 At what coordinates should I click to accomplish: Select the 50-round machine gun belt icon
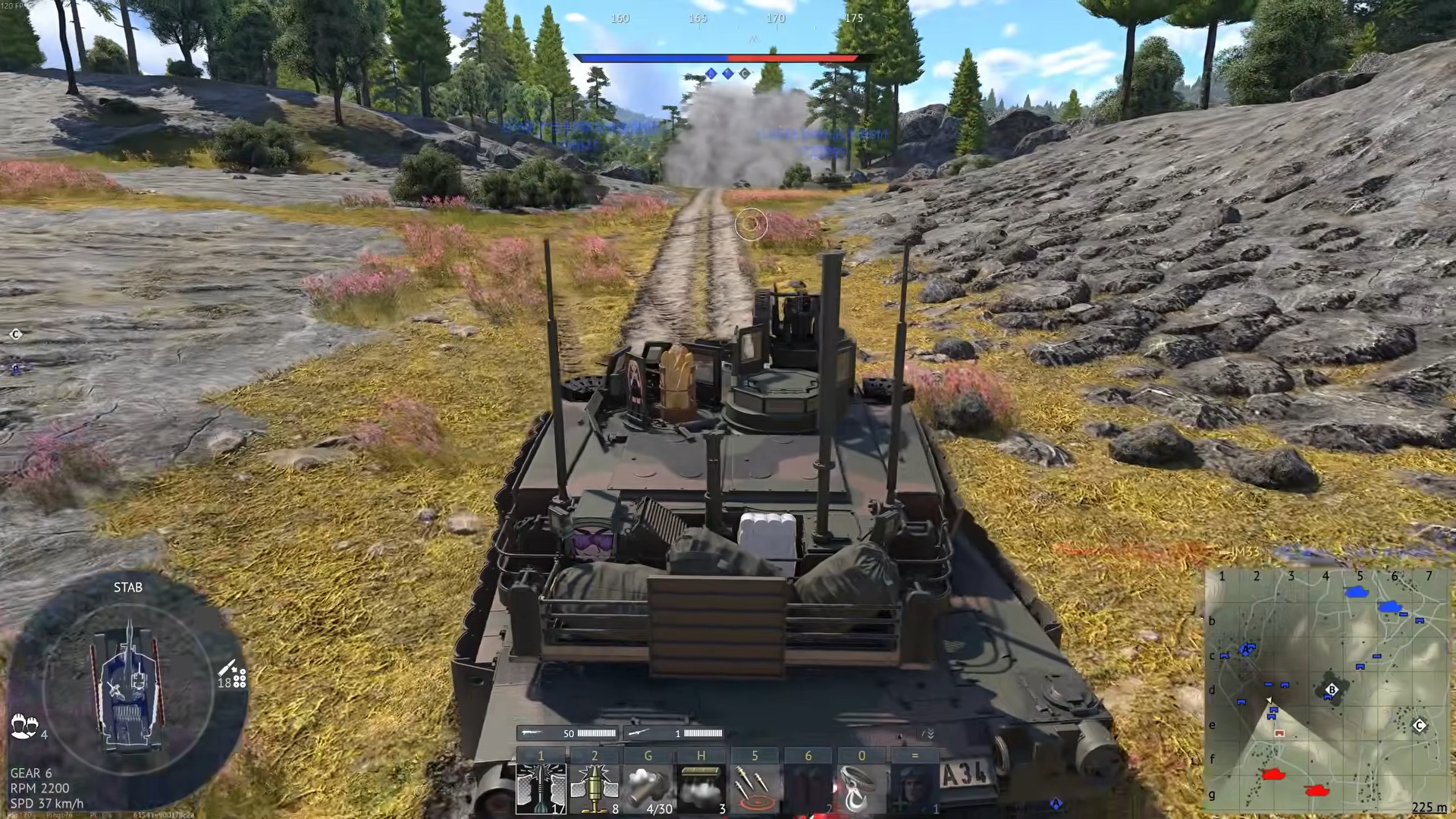point(533,733)
